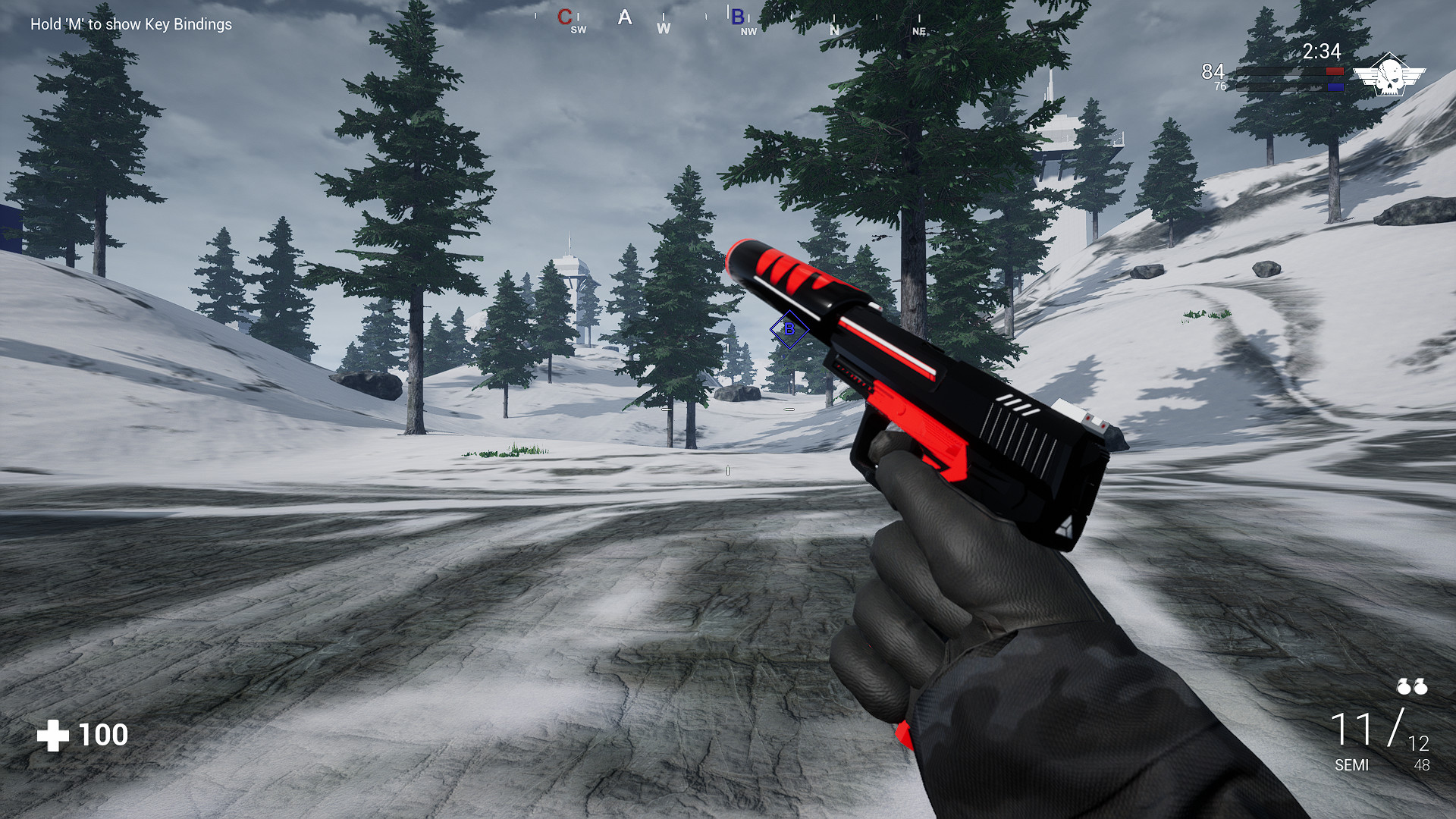Image resolution: width=1456 pixels, height=819 pixels.
Task: Select the blue B objective compass marker
Action: (x=737, y=17)
